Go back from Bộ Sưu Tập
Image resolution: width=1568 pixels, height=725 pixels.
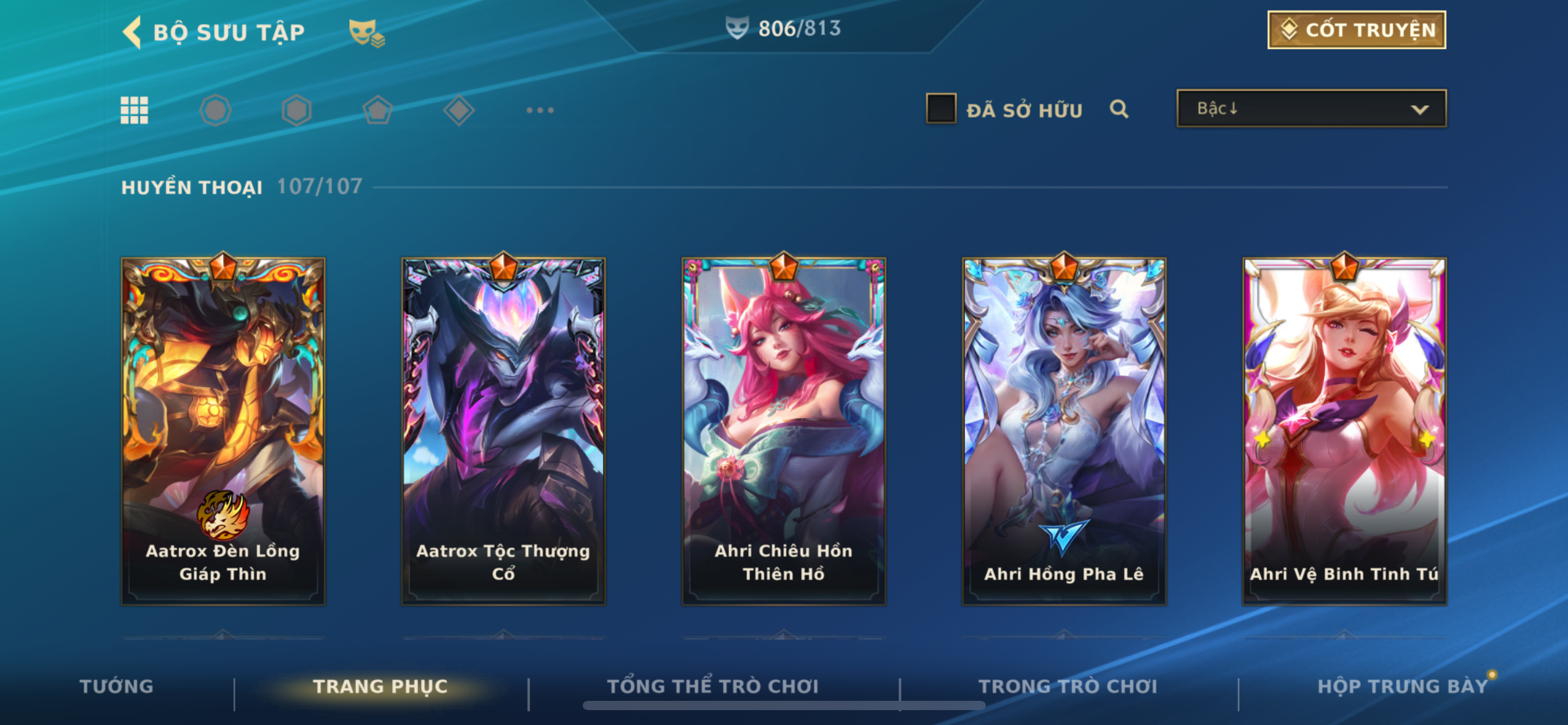click(x=133, y=32)
